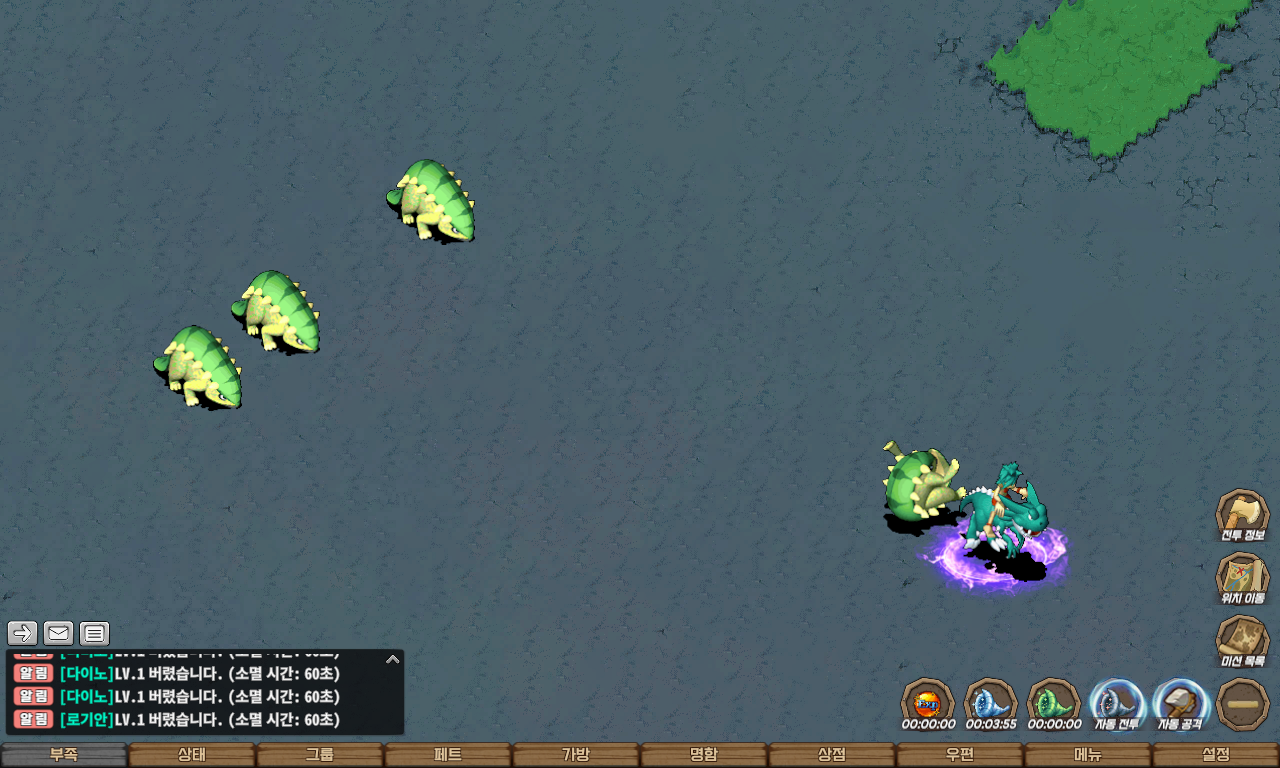The width and height of the screenshot is (1280, 768).
Task: Show the 미션 목록 scroll icon
Action: (x=1242, y=640)
